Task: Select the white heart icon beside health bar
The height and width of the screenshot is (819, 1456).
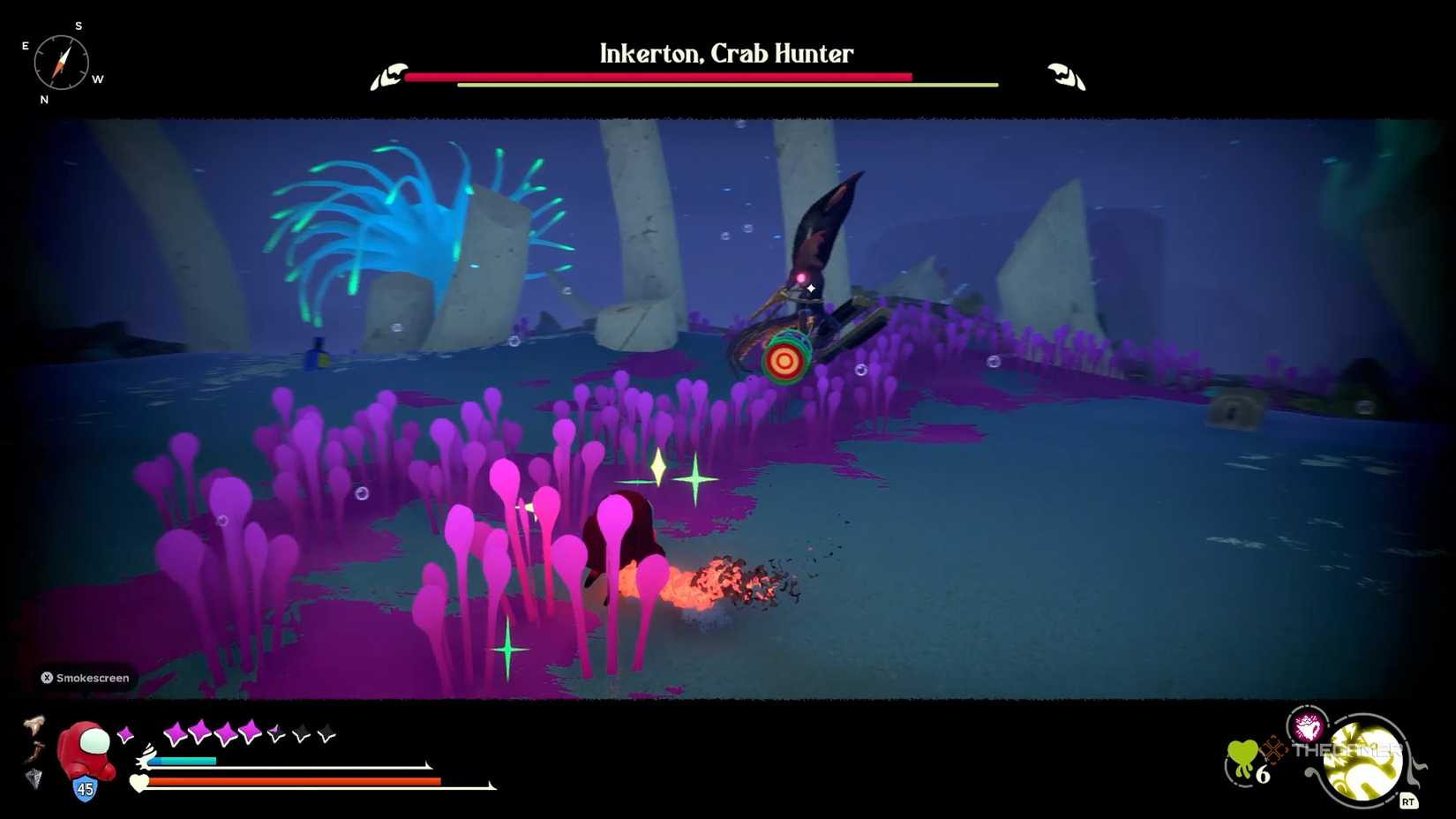Action: [x=139, y=783]
